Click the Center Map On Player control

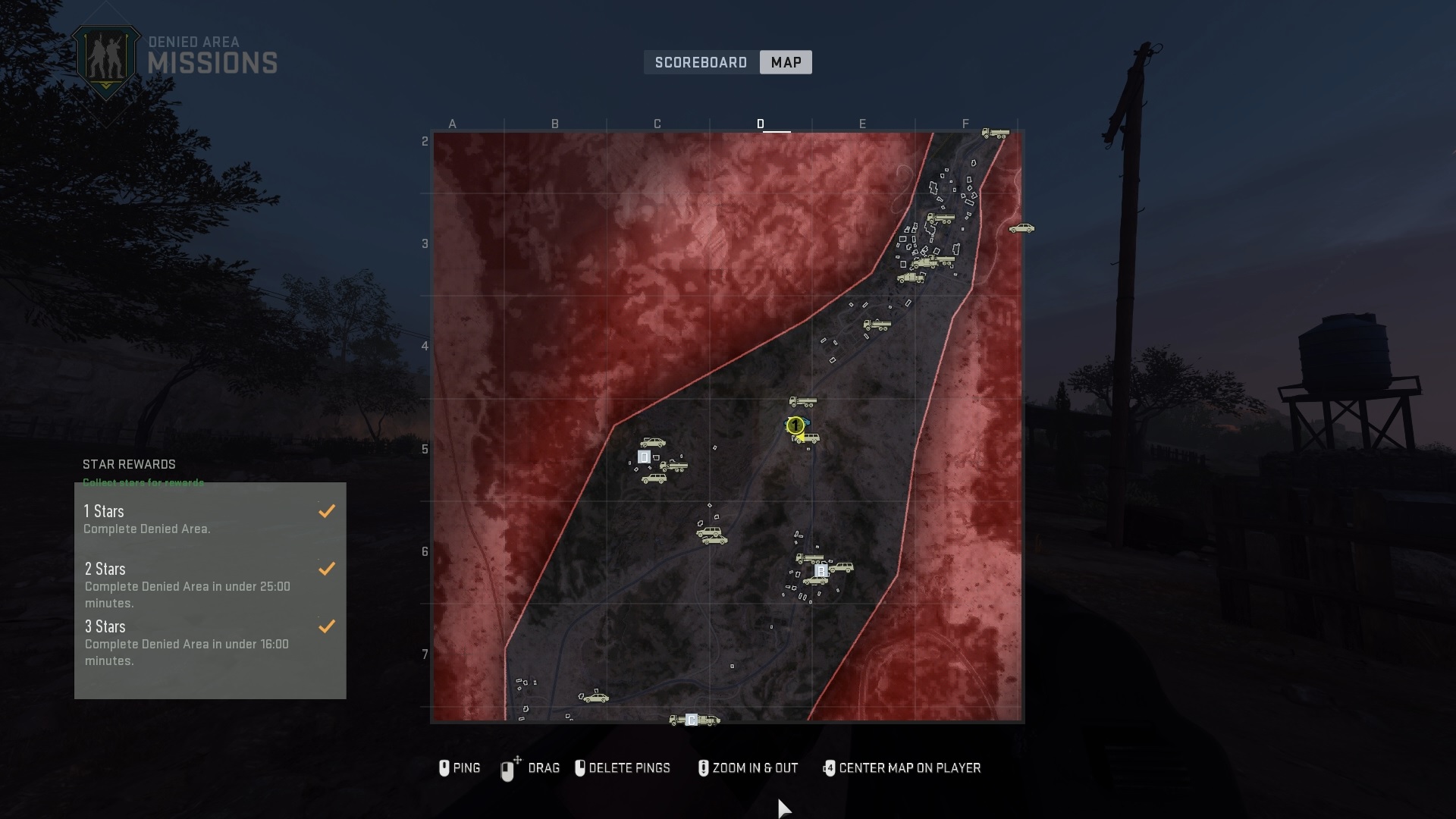(x=831, y=768)
